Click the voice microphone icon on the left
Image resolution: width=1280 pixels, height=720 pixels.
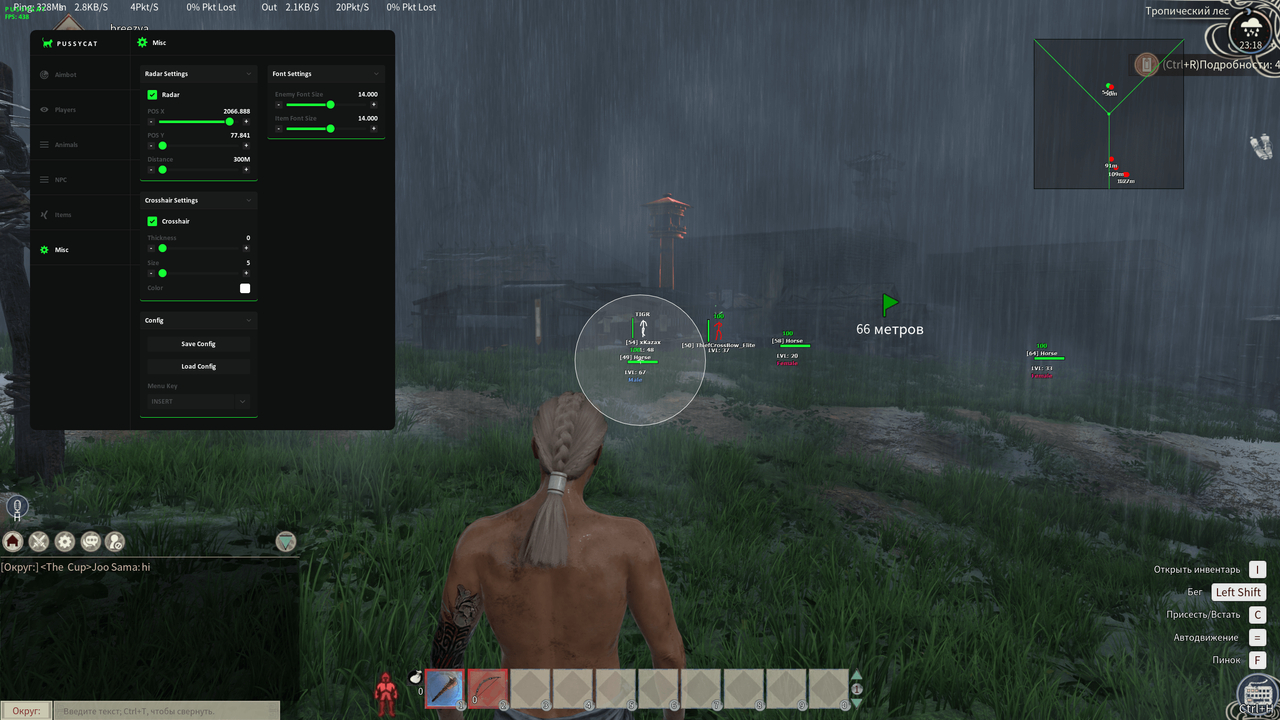click(17, 507)
